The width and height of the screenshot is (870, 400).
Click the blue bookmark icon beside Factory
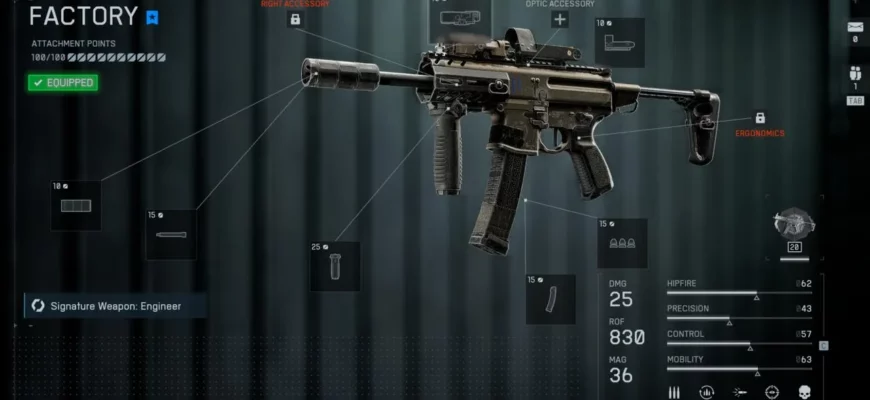pyautogui.click(x=152, y=17)
